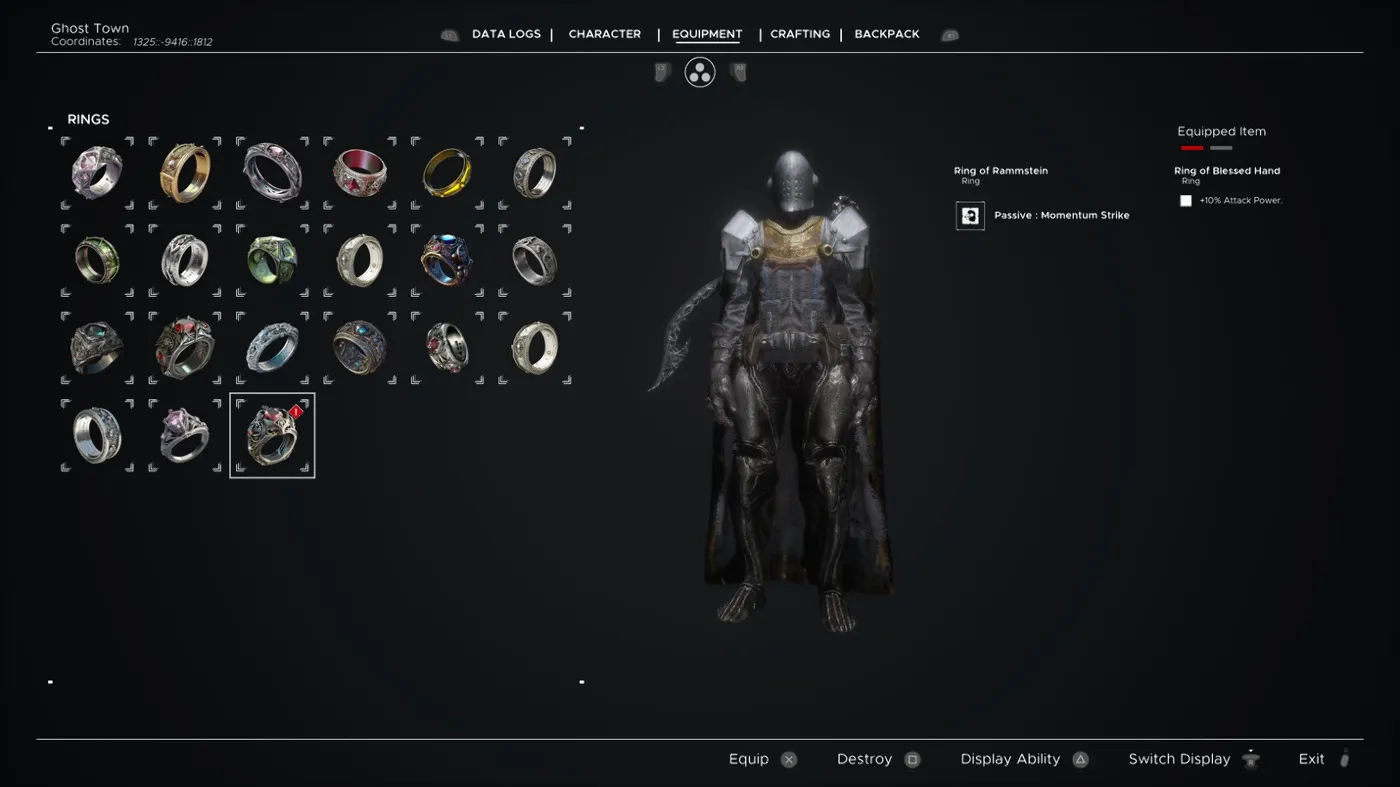The height and width of the screenshot is (787, 1400).
Task: Pick the yellow and black band ring
Action: [447, 173]
